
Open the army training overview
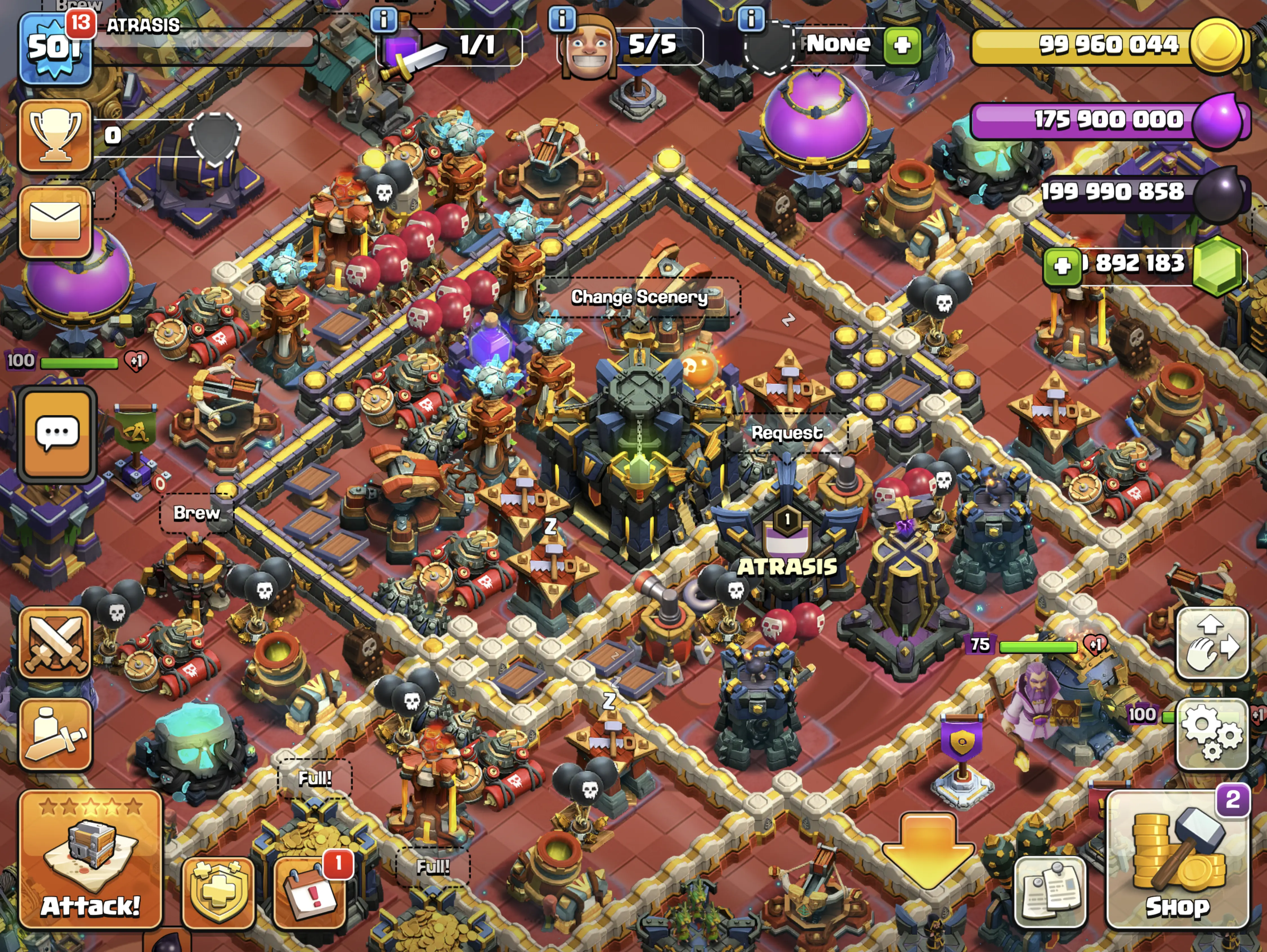point(55,734)
